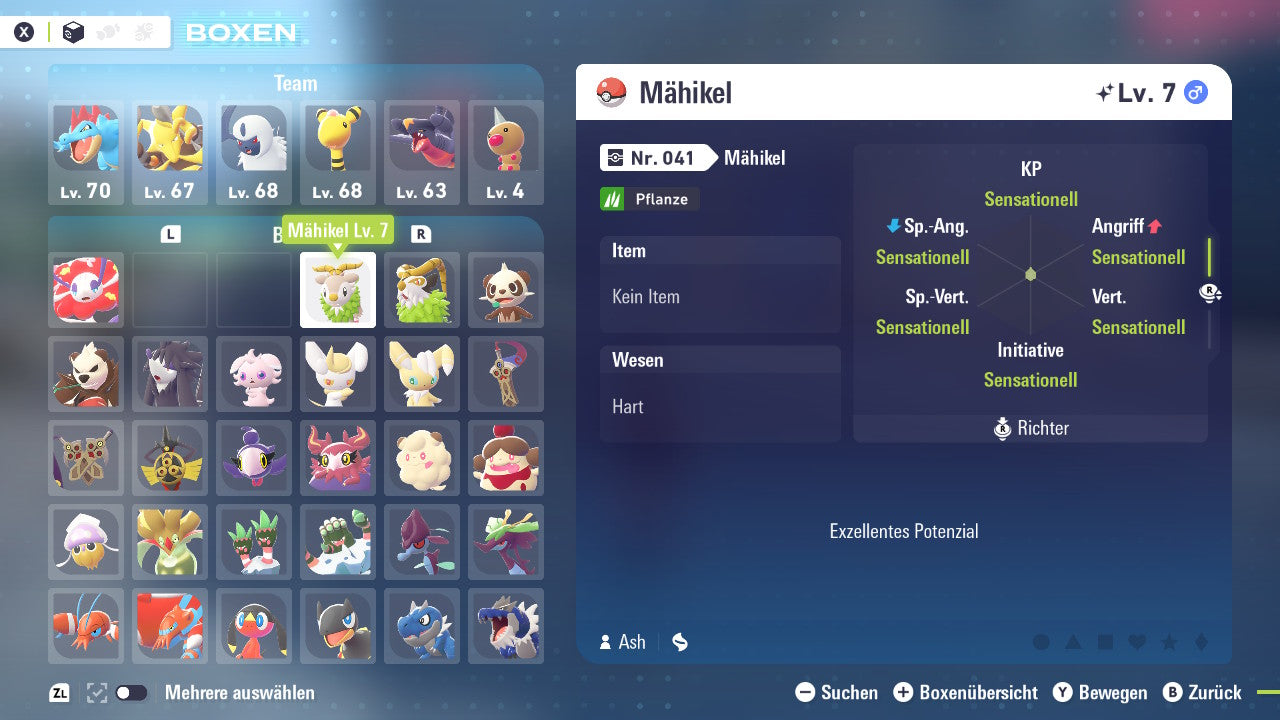Enable the heart marking for Mähikel

(1136, 643)
